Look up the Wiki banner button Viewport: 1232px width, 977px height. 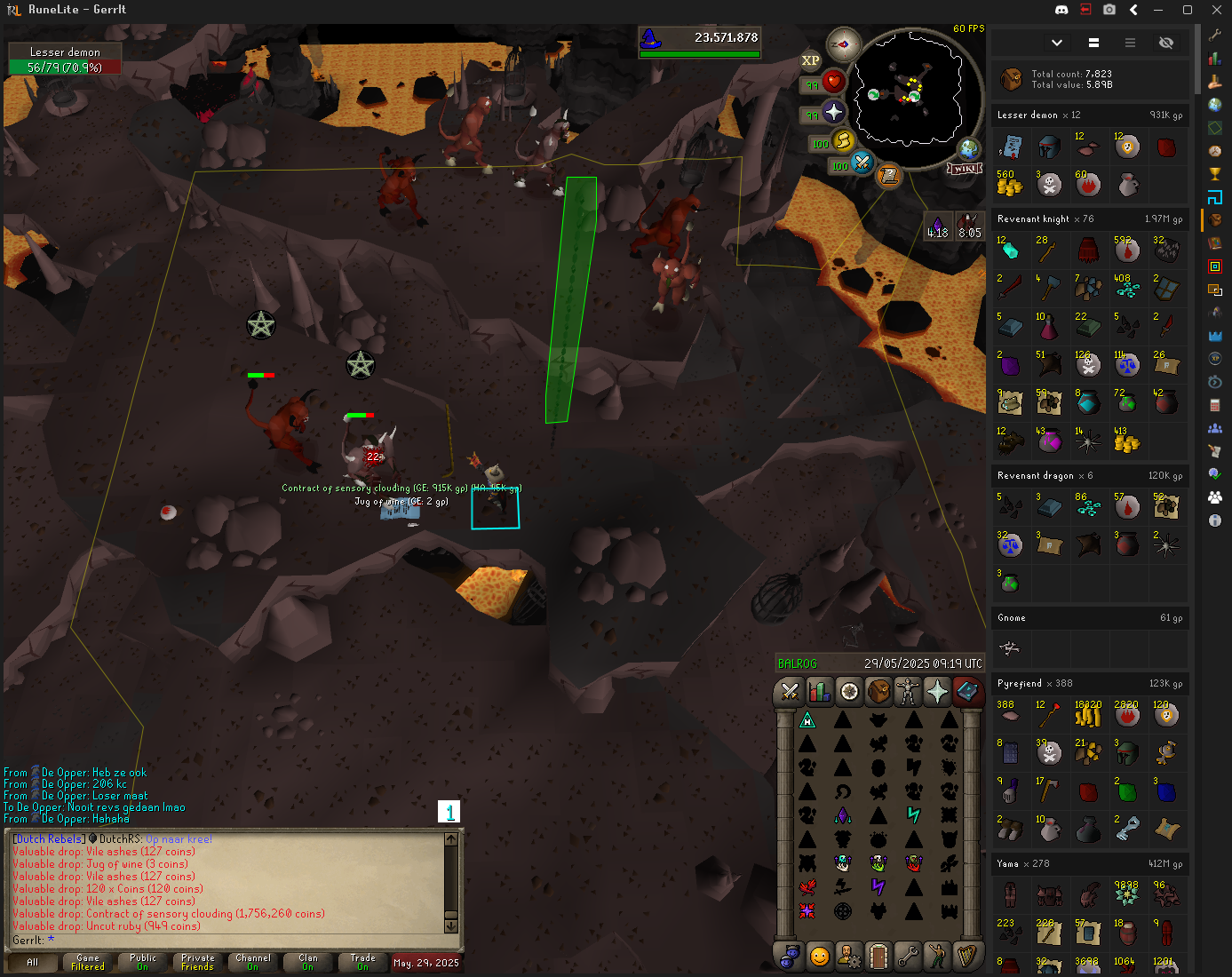pos(965,168)
